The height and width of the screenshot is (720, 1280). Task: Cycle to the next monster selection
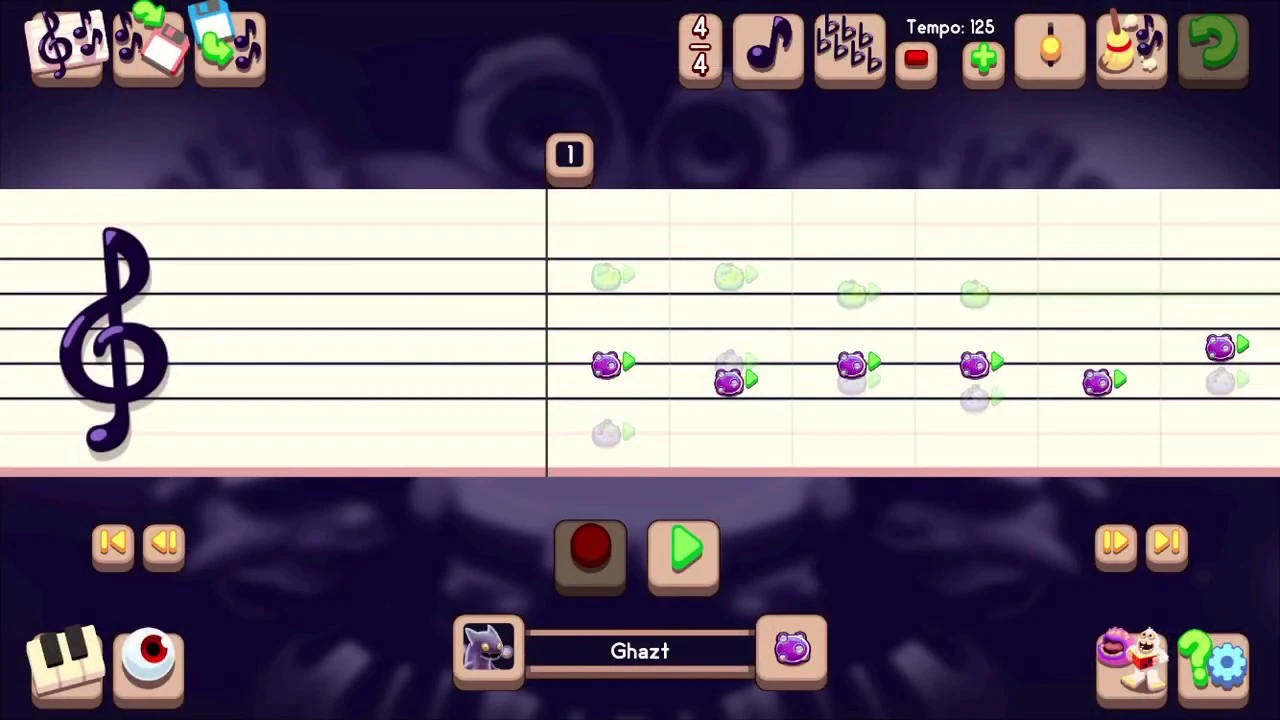pyautogui.click(x=792, y=650)
